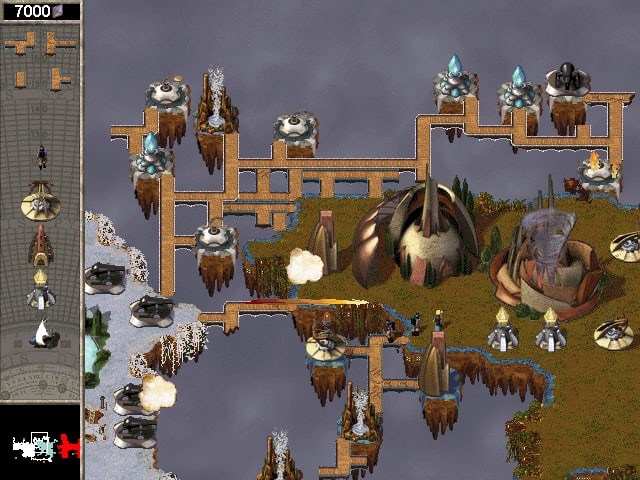Select the gold-tipped crystal tower icon
The width and height of the screenshot is (640, 480).
pyautogui.click(x=41, y=290)
